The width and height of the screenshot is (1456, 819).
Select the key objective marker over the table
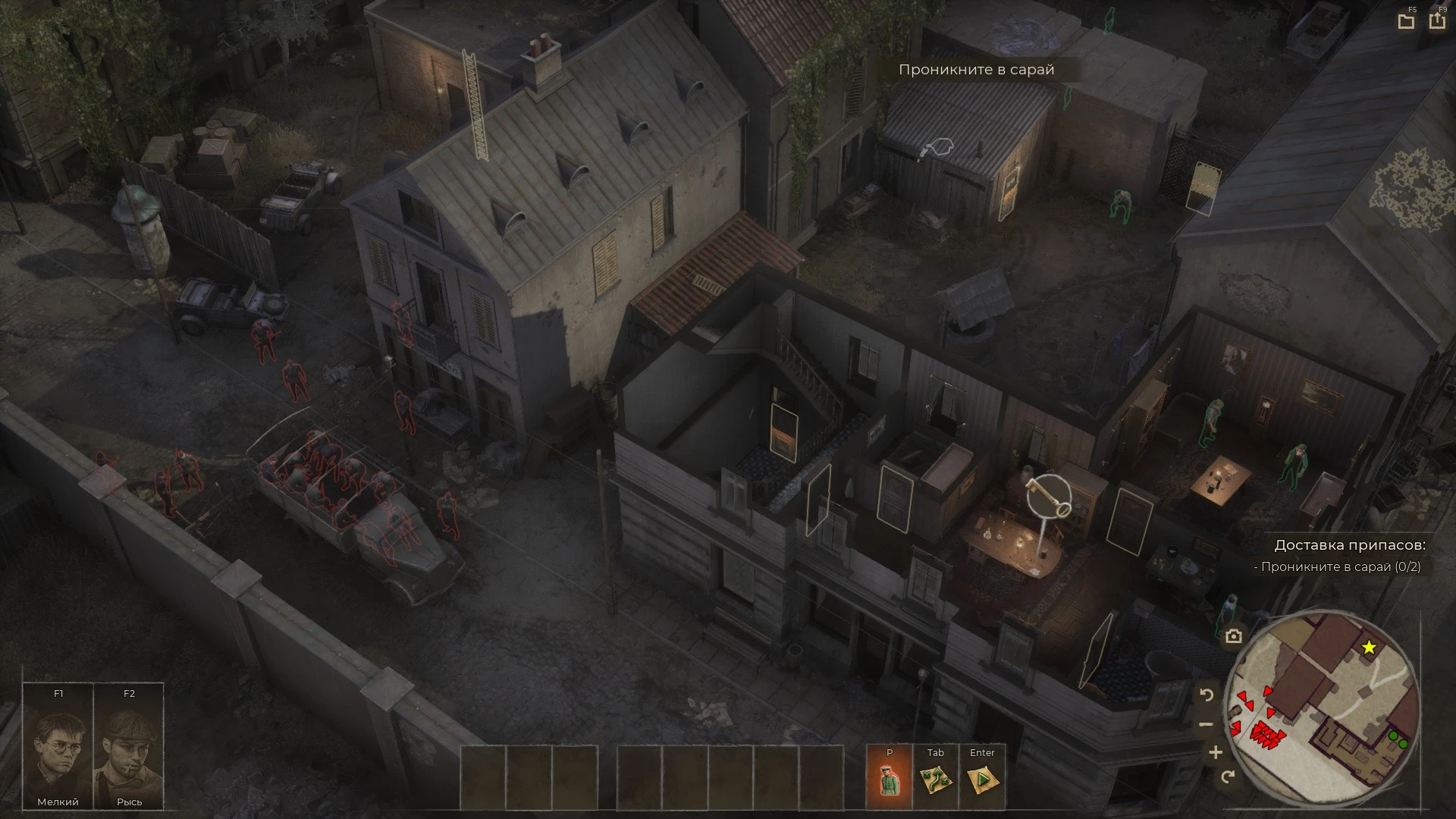click(1049, 494)
